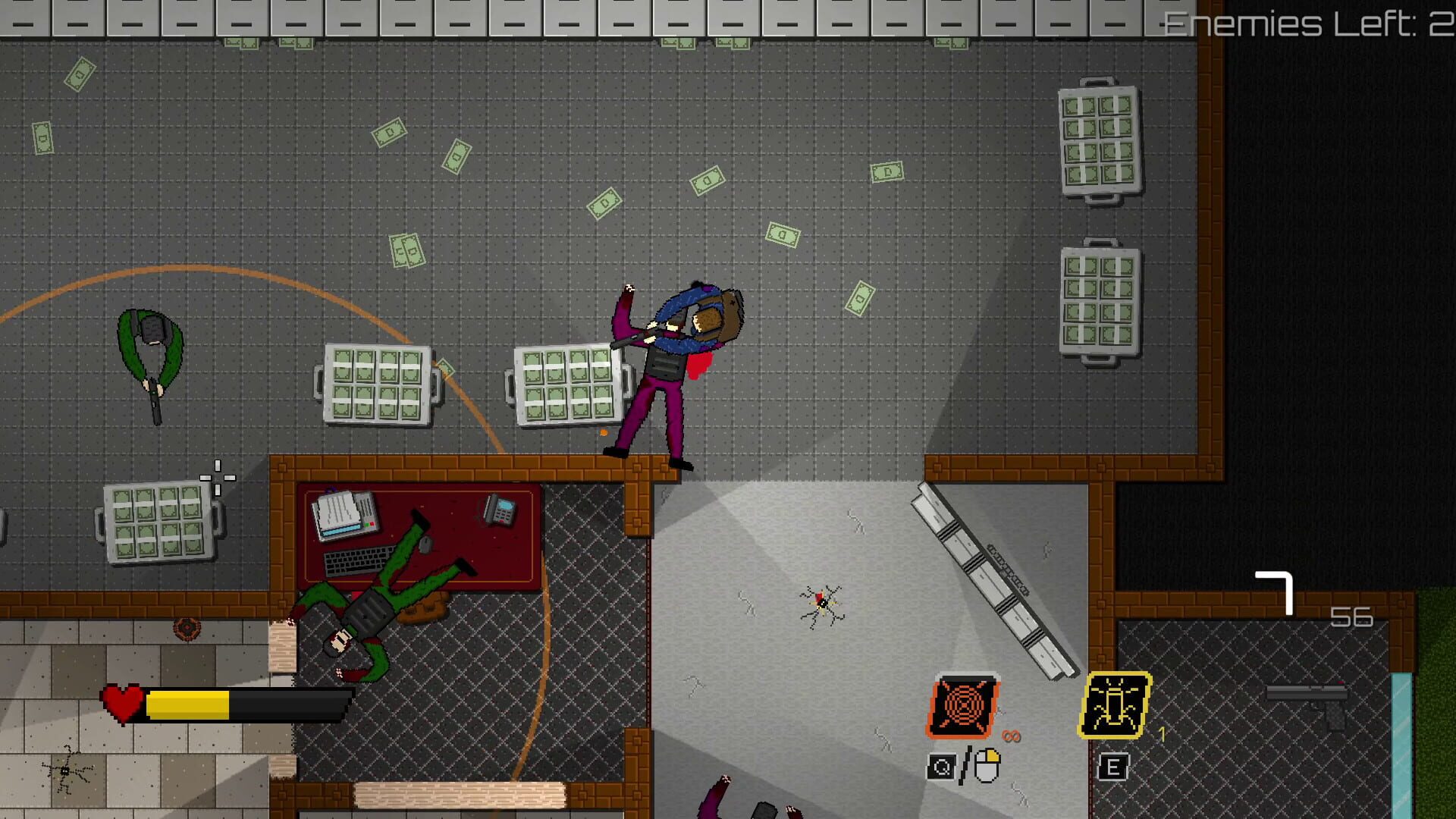
Task: Click the E key binding icon
Action: [1112, 766]
